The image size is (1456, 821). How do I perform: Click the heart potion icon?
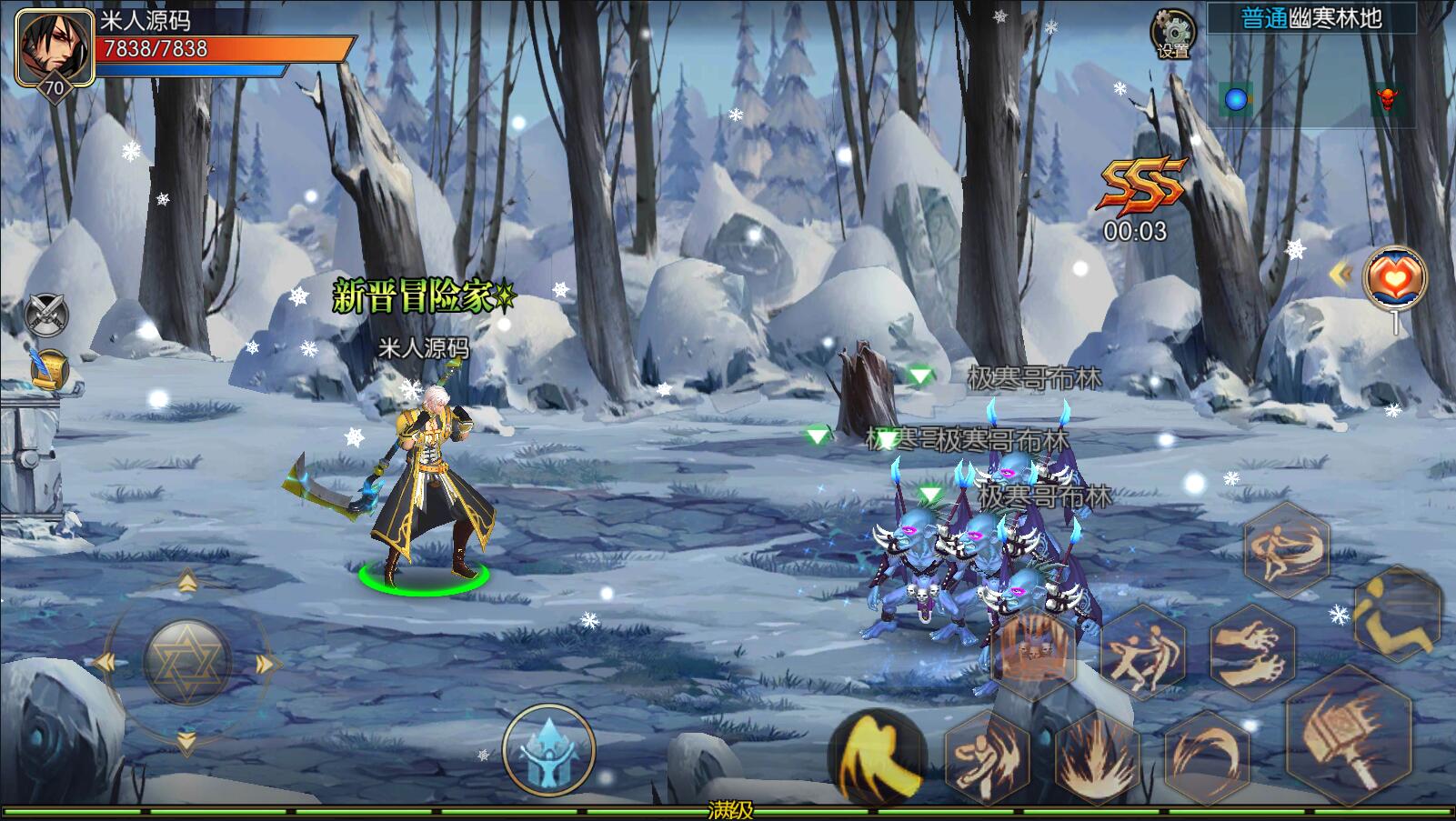click(1394, 277)
